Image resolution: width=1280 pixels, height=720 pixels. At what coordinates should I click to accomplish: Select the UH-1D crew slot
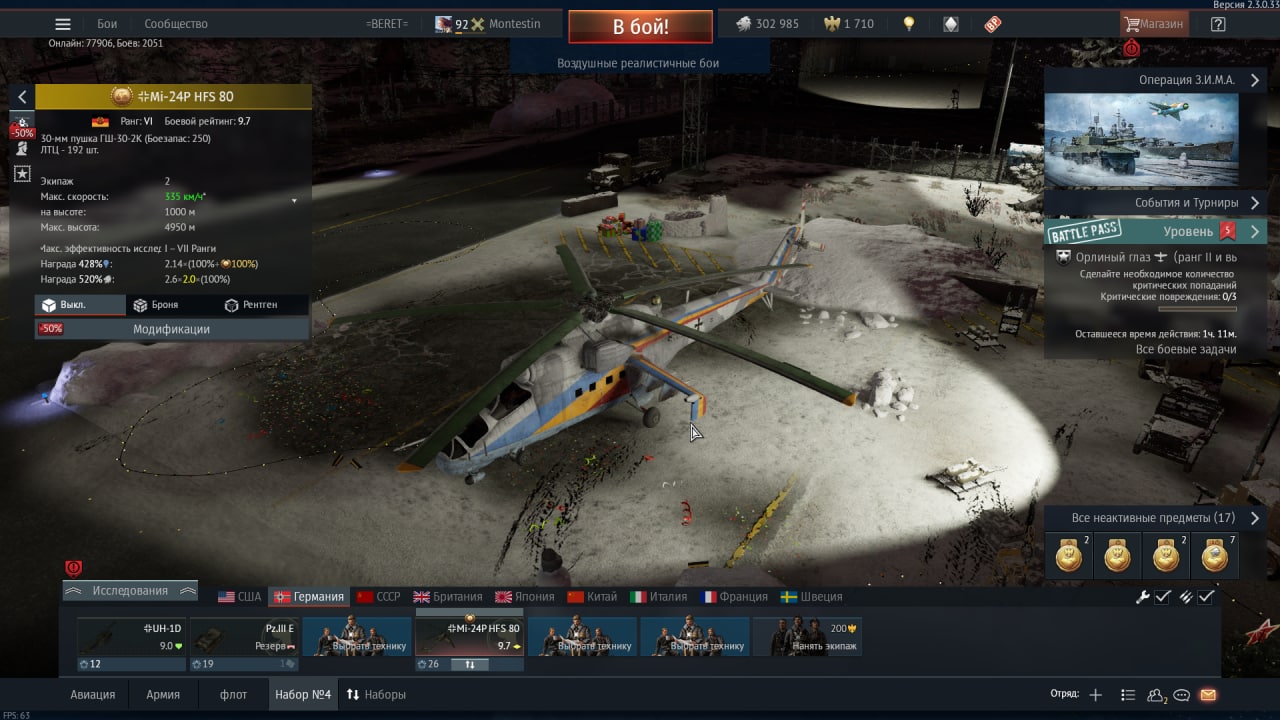130,642
